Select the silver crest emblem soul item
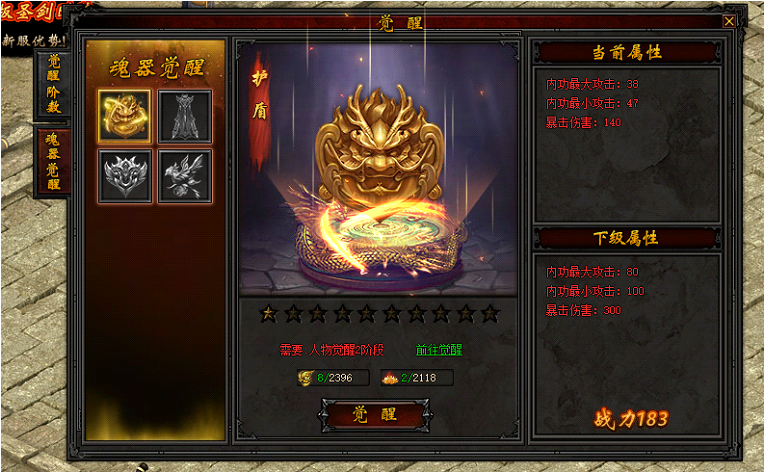 (x=125, y=176)
